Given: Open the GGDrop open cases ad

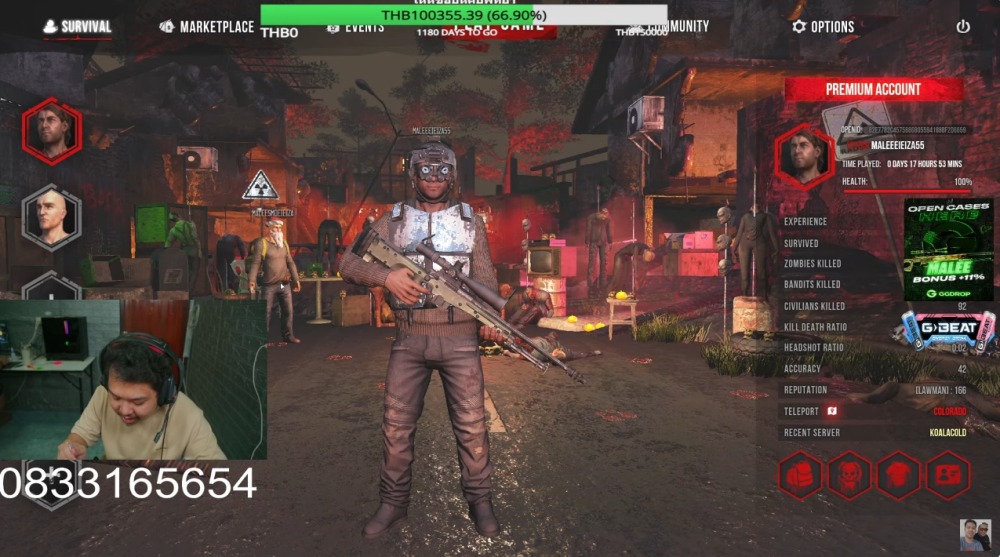Looking at the screenshot, I should (x=948, y=249).
